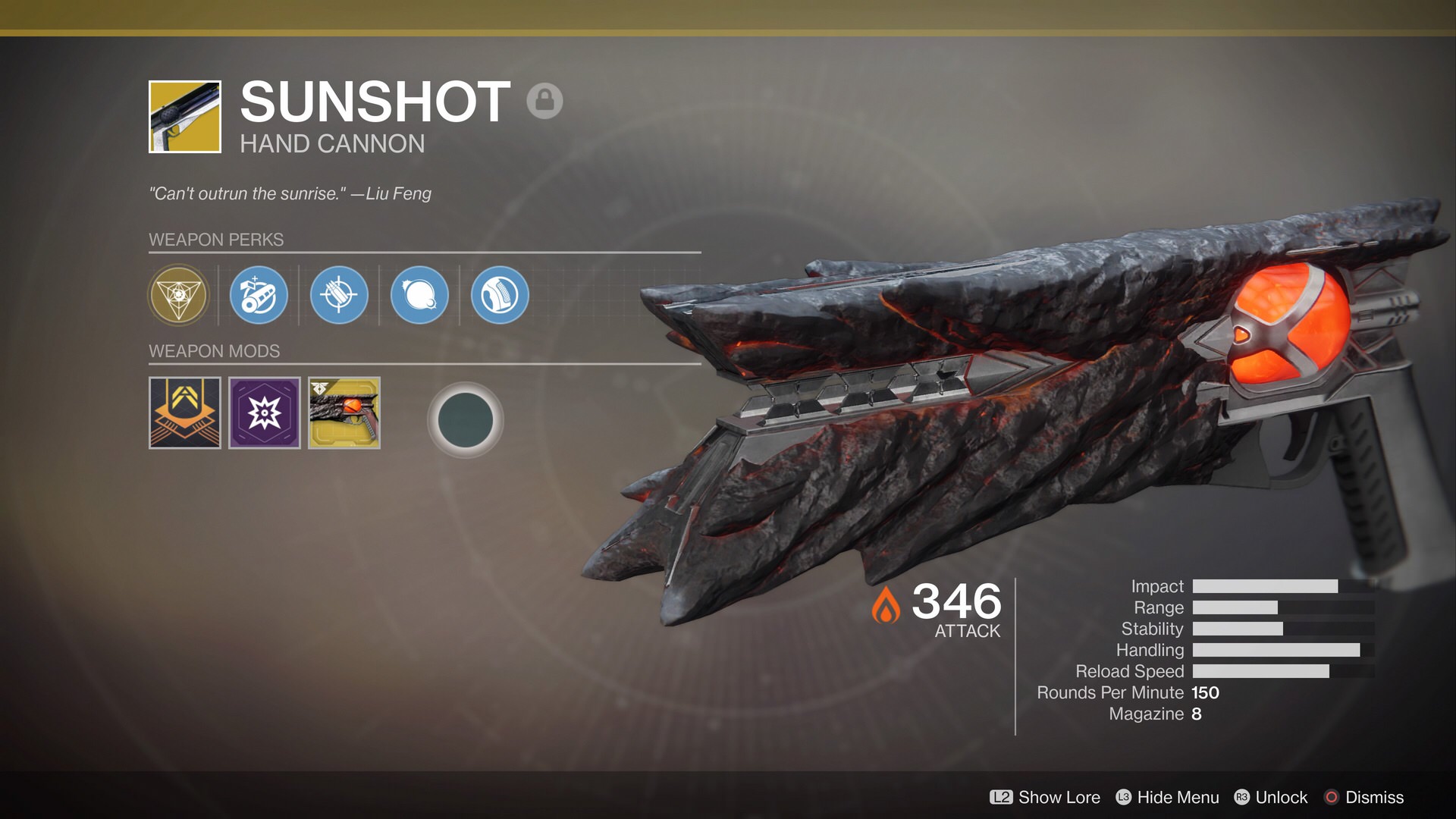1456x819 pixels.
Task: Select the purple starburst damage mod
Action: click(265, 413)
